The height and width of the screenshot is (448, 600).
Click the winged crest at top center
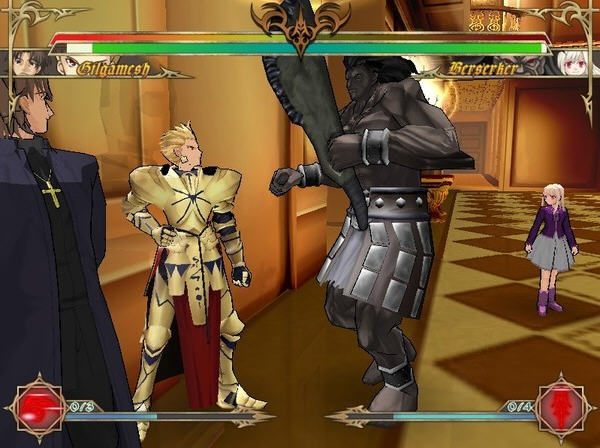coord(300,22)
